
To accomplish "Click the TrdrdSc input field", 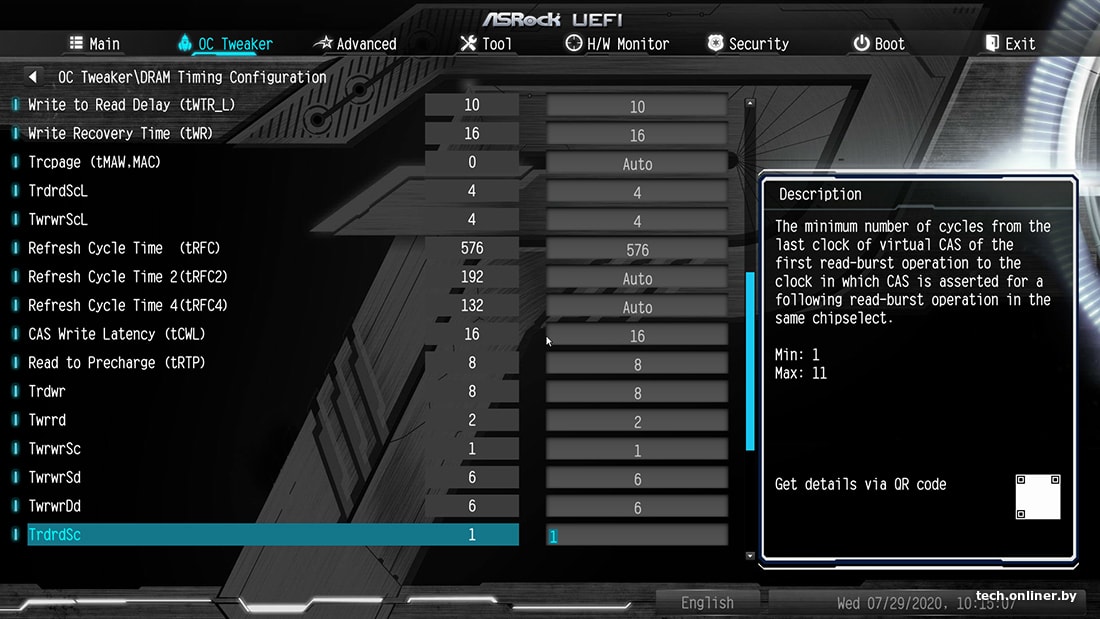I will click(x=637, y=536).
